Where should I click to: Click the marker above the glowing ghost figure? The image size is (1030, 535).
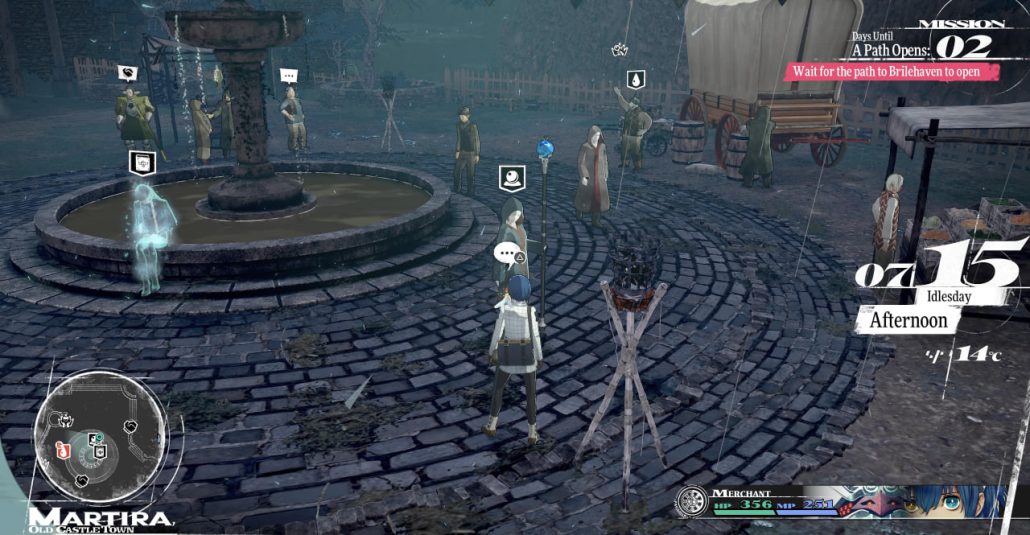[x=142, y=162]
